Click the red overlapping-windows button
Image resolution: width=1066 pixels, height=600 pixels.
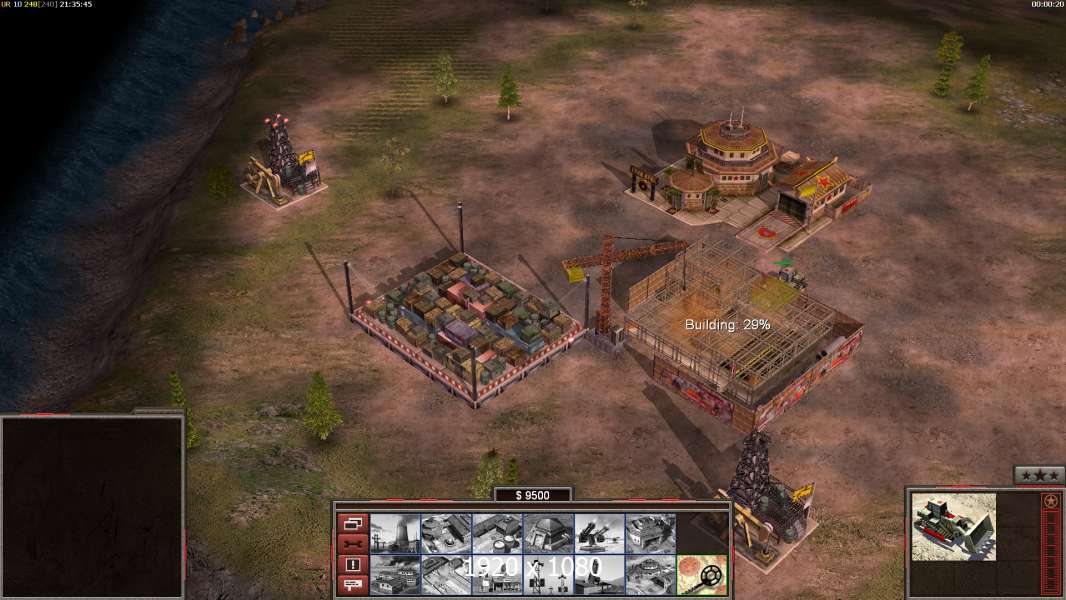click(x=352, y=523)
